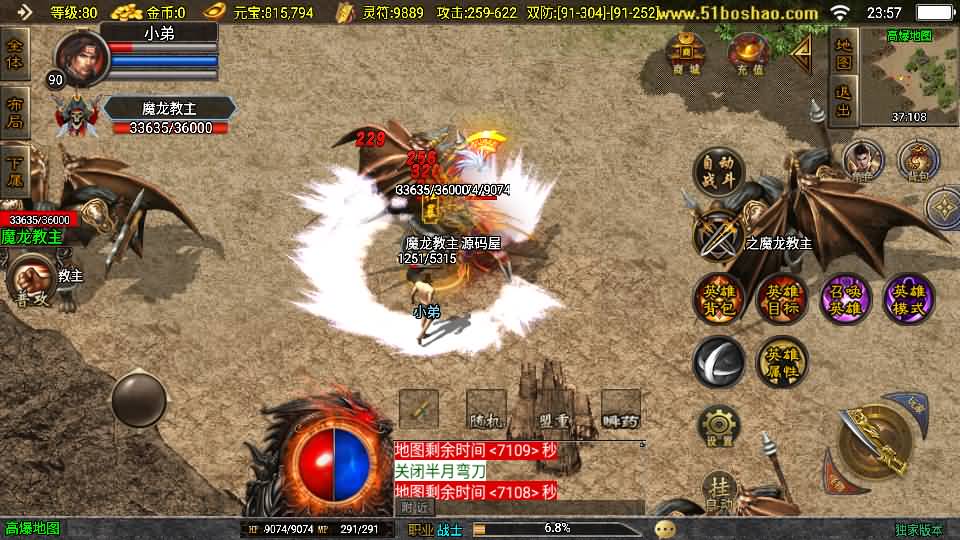The width and height of the screenshot is (960, 540).
Task: Open the 充值 recharge menu
Action: (747, 54)
